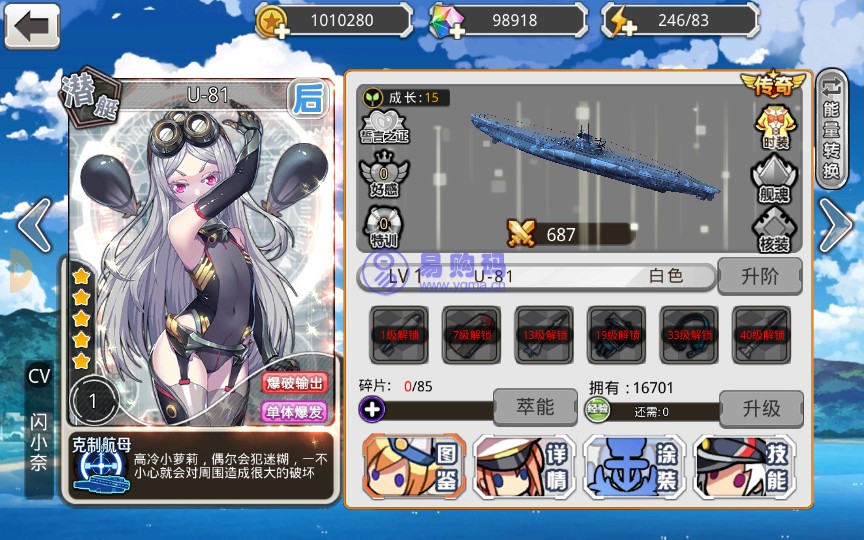
Task: Tap the 升级 level up button
Action: click(x=761, y=408)
